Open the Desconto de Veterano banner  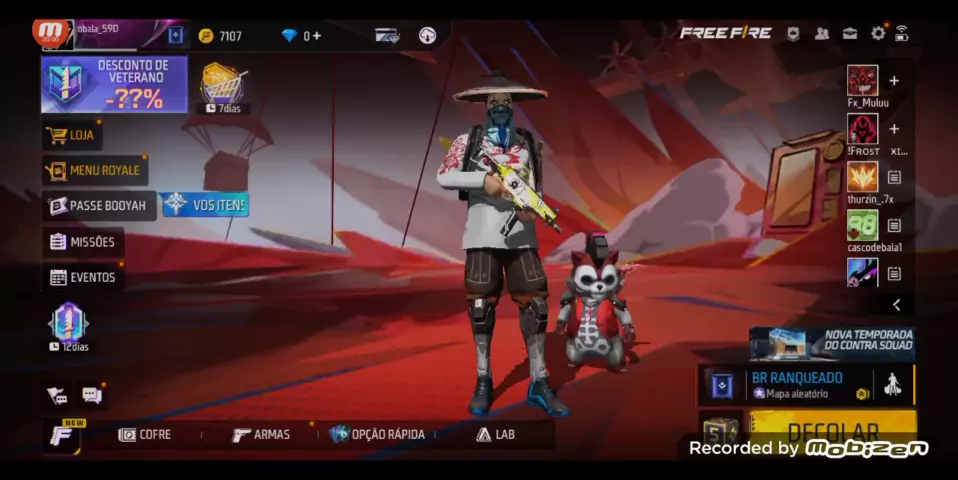coord(114,84)
